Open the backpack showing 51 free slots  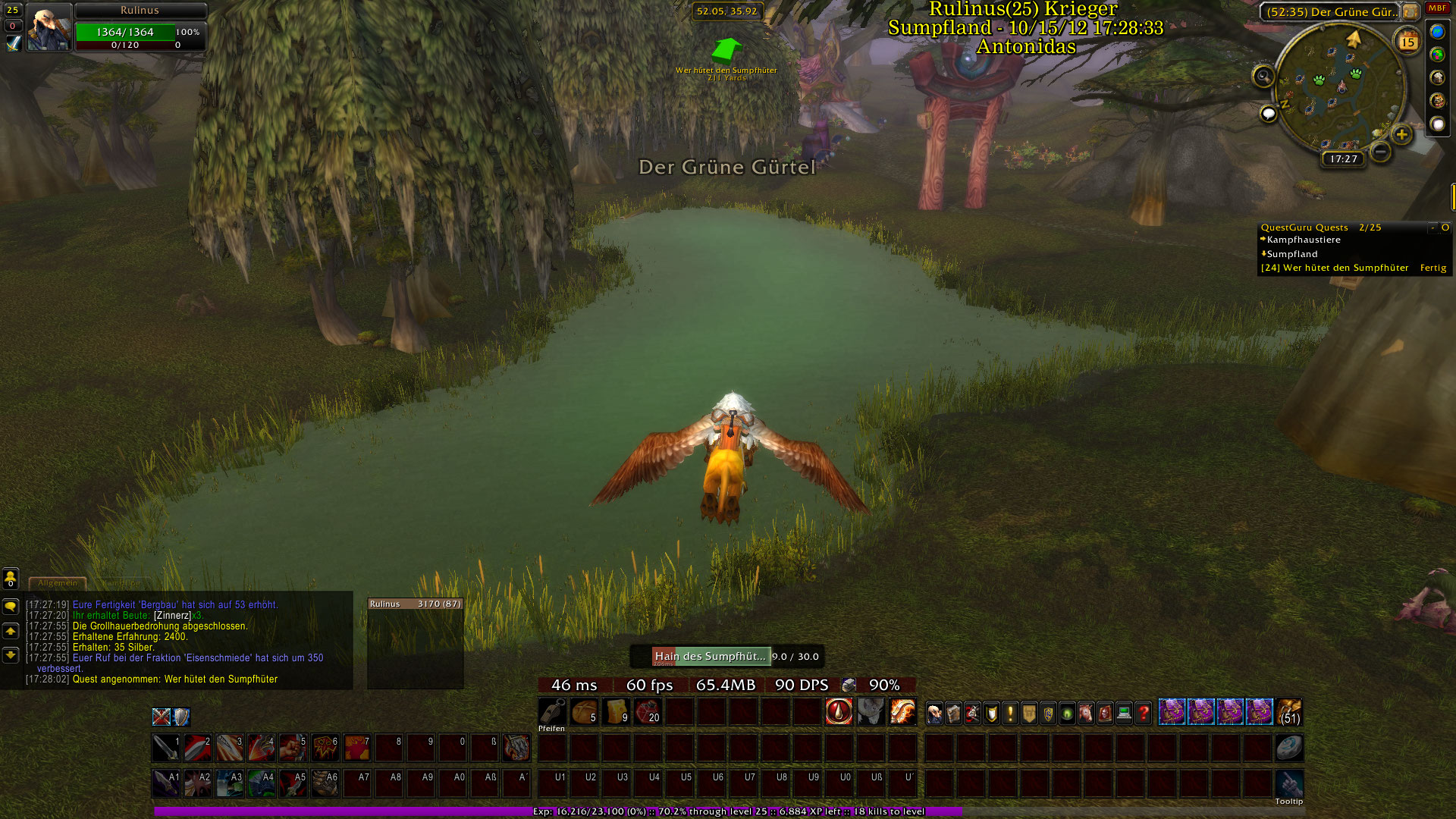1289,712
